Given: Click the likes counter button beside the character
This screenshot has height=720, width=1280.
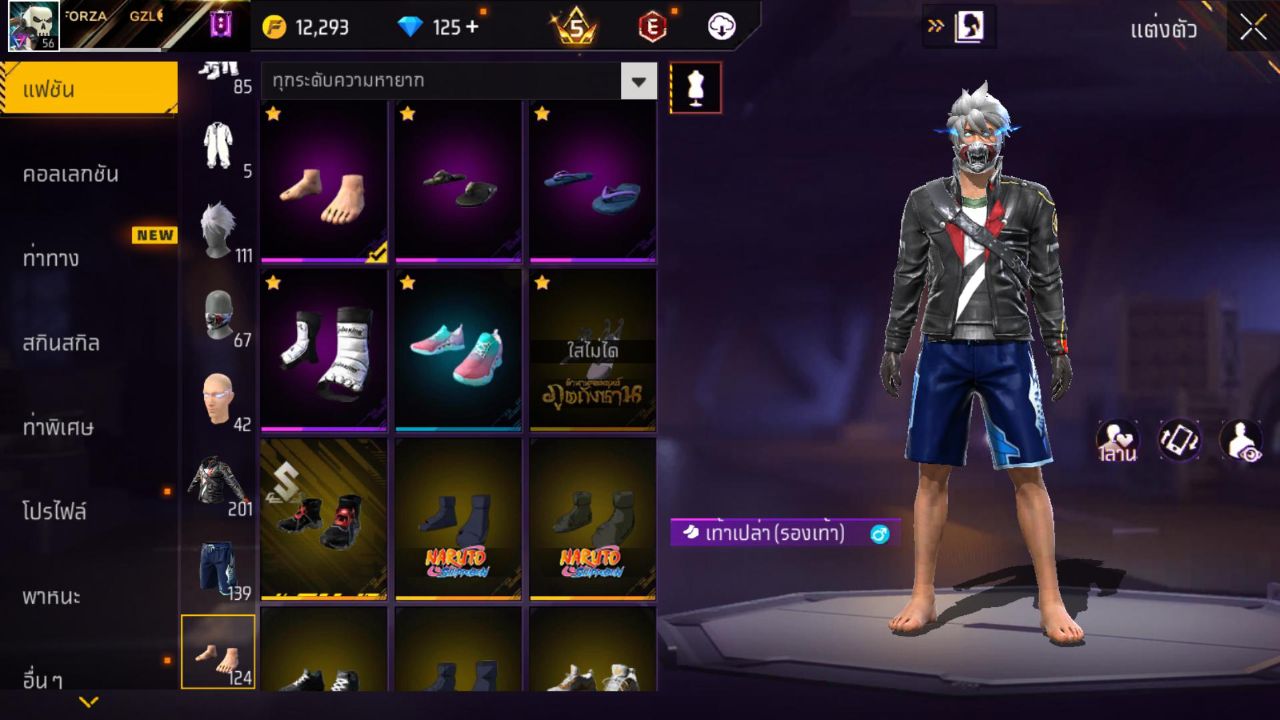Looking at the screenshot, I should (1117, 441).
